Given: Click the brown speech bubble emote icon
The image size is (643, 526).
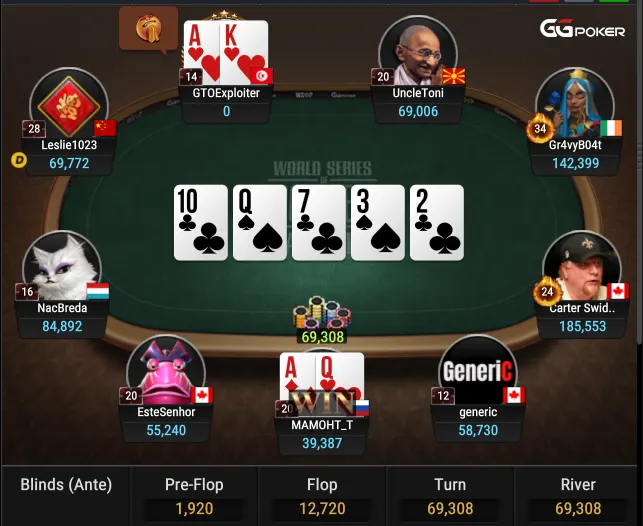Looking at the screenshot, I should (x=147, y=29).
